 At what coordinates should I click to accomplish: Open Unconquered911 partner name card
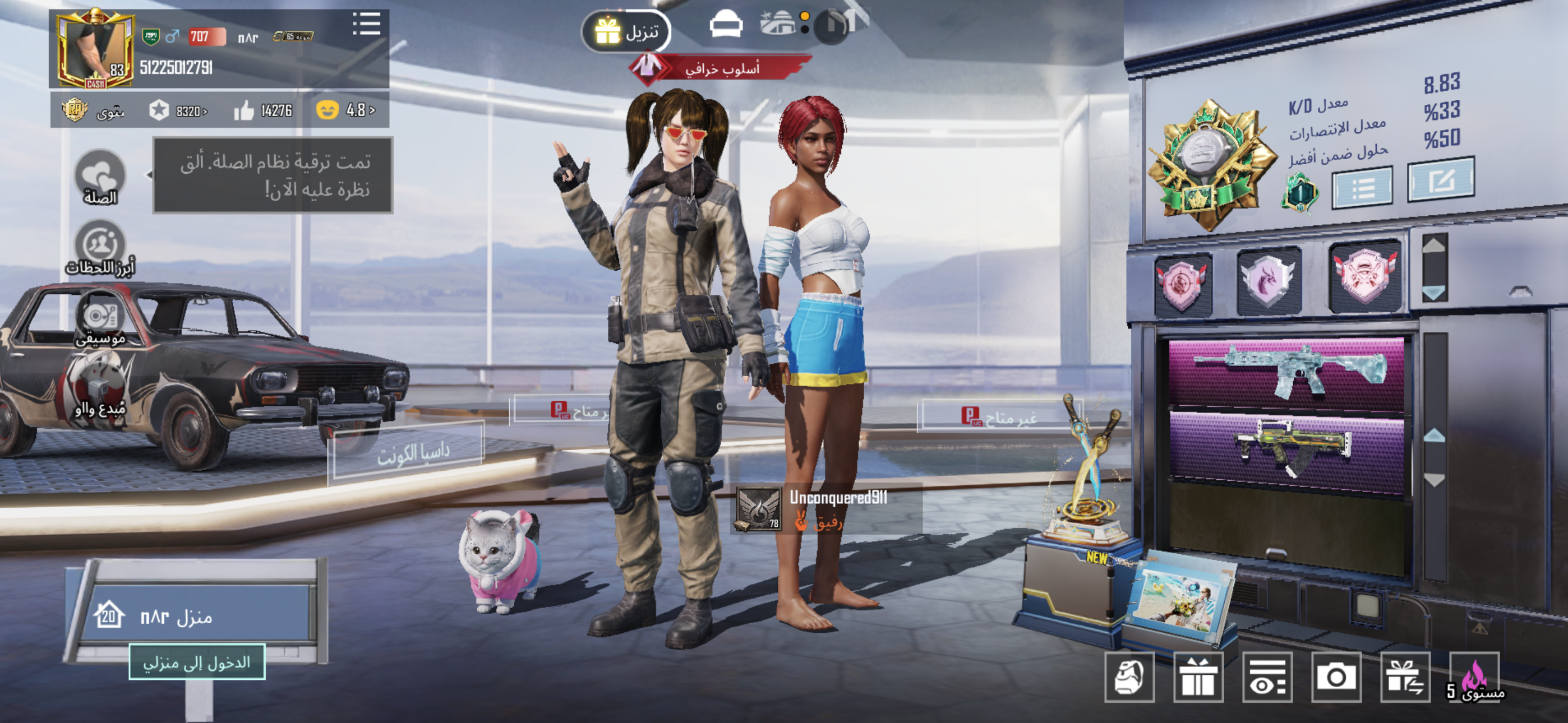[x=827, y=508]
